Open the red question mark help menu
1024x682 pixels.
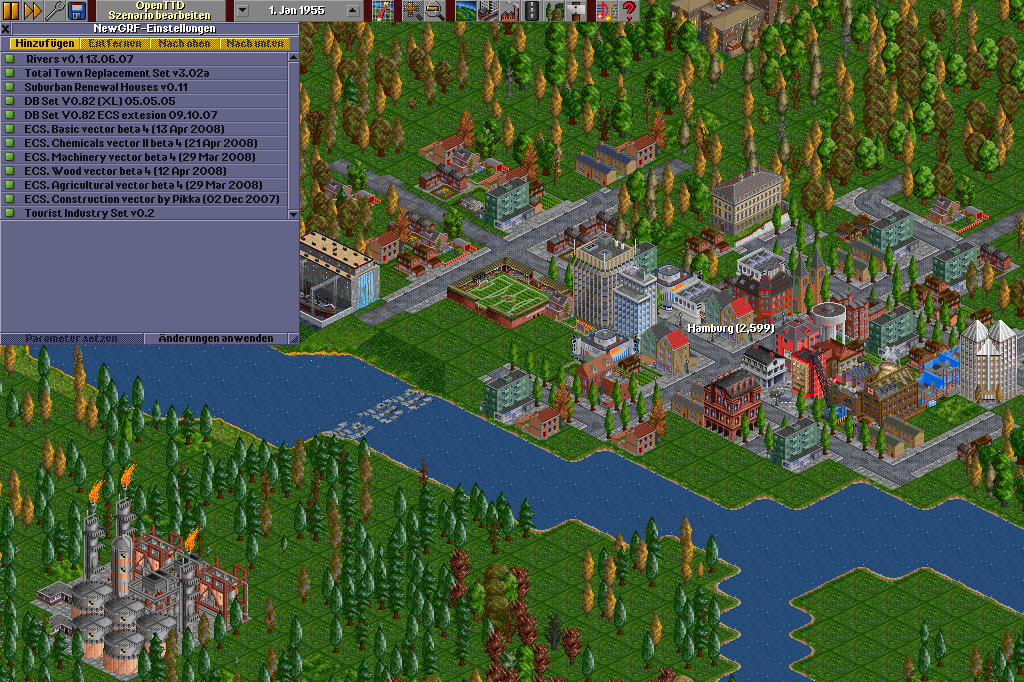(629, 10)
